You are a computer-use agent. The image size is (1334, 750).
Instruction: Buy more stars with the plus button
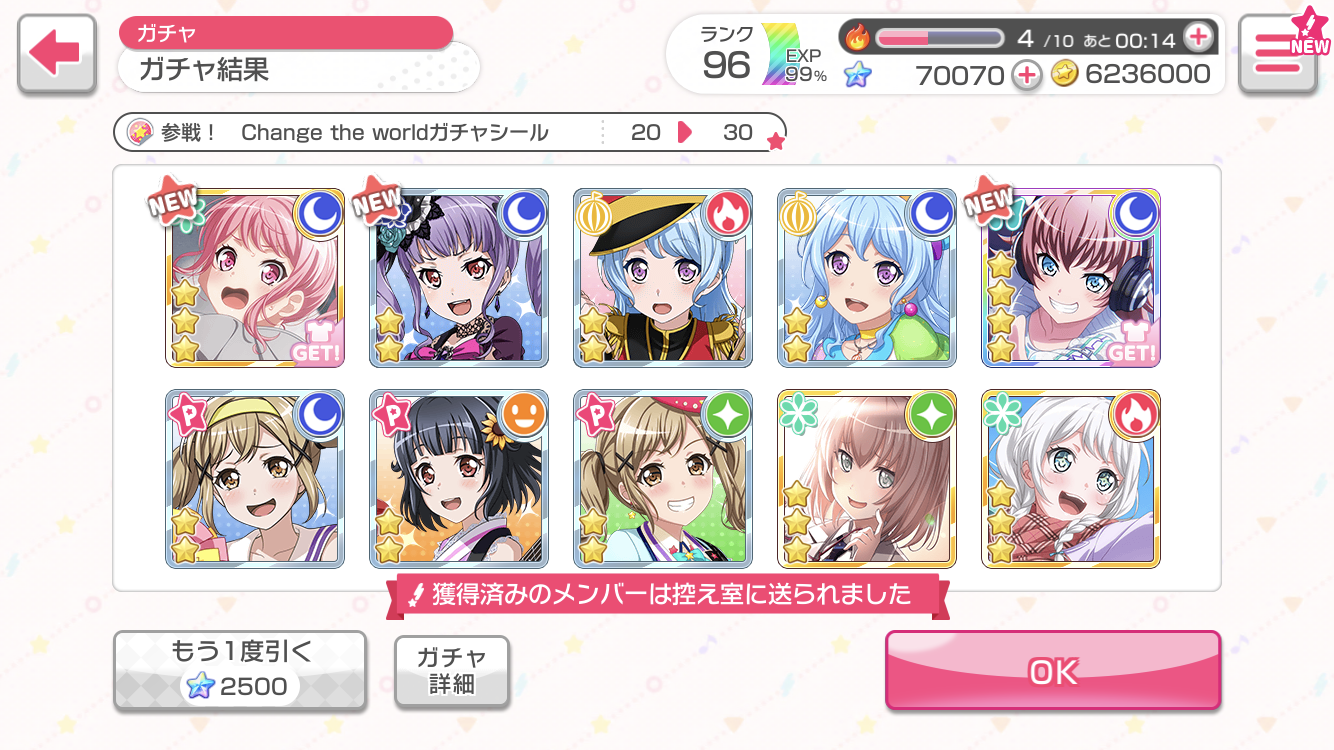point(1025,74)
